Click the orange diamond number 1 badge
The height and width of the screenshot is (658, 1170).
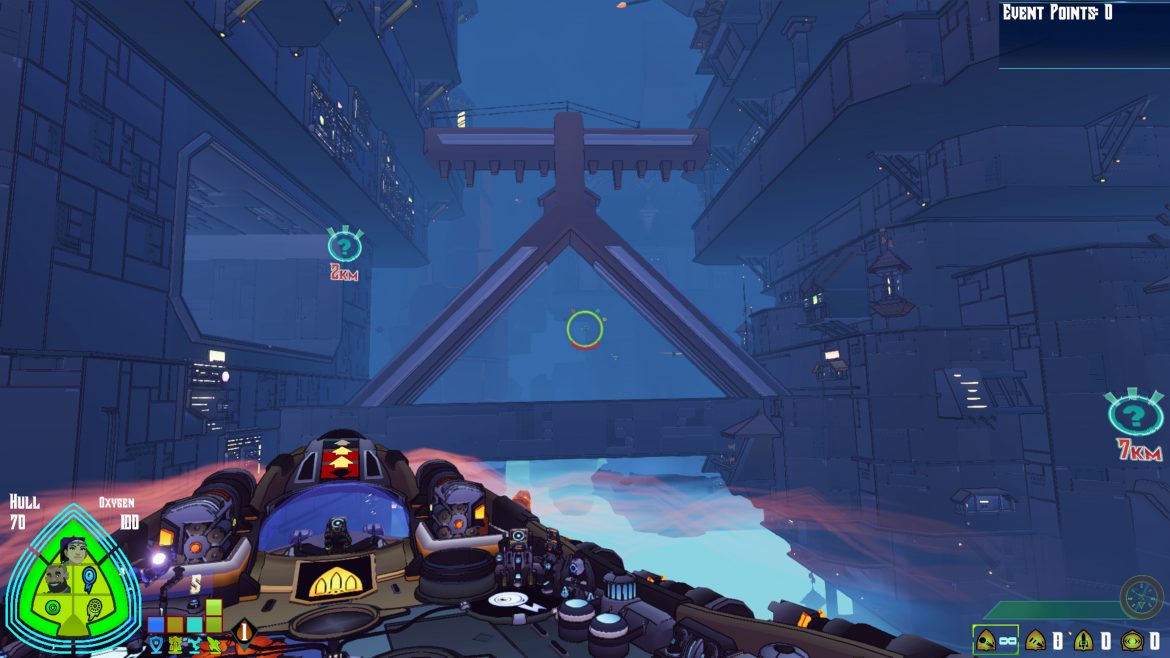coord(242,632)
